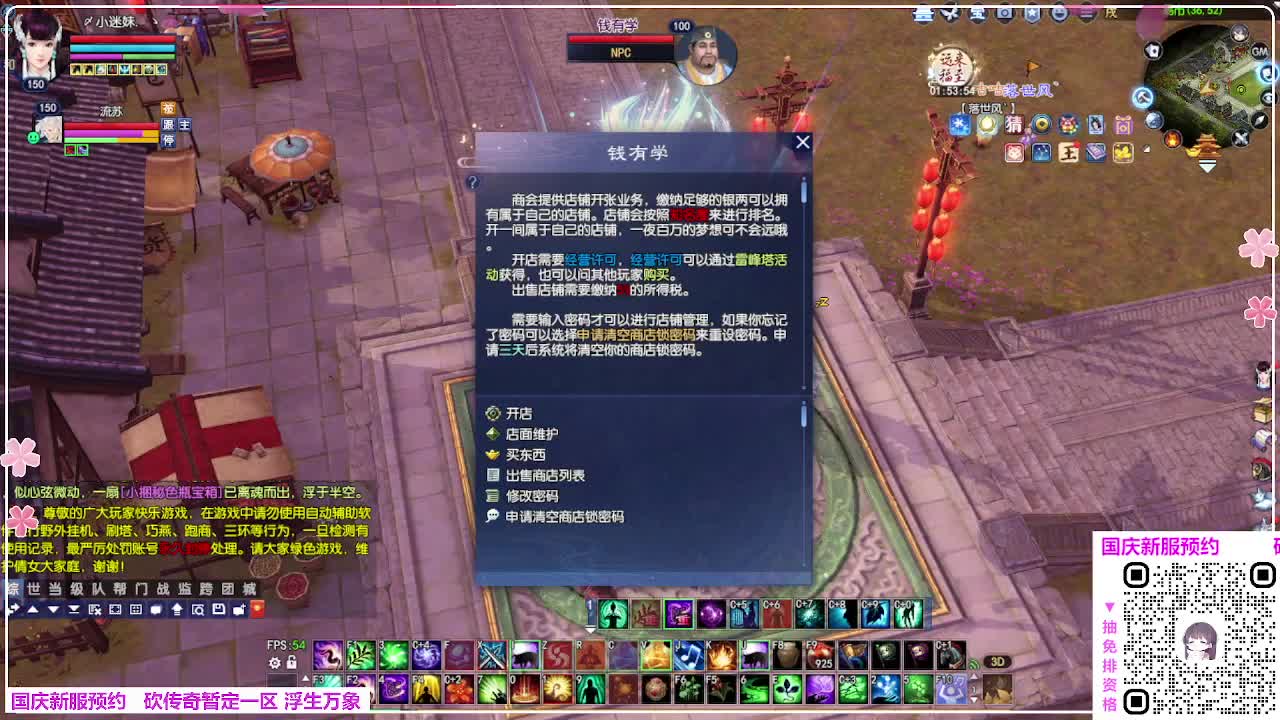This screenshot has width=1280, height=720.
Task: Click the magnifier search icon on the chat toolbar
Action: tap(198, 610)
